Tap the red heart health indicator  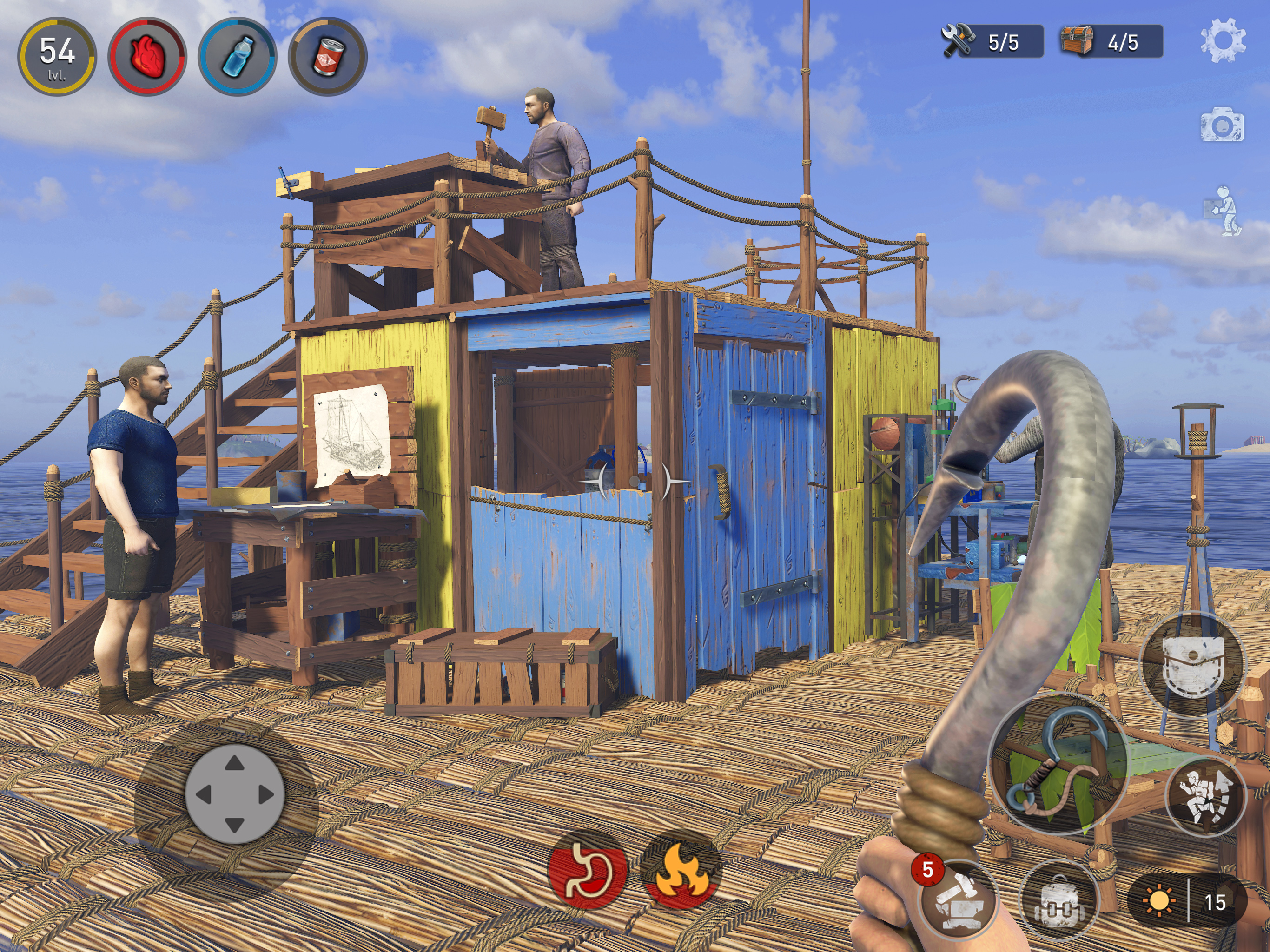pos(147,56)
